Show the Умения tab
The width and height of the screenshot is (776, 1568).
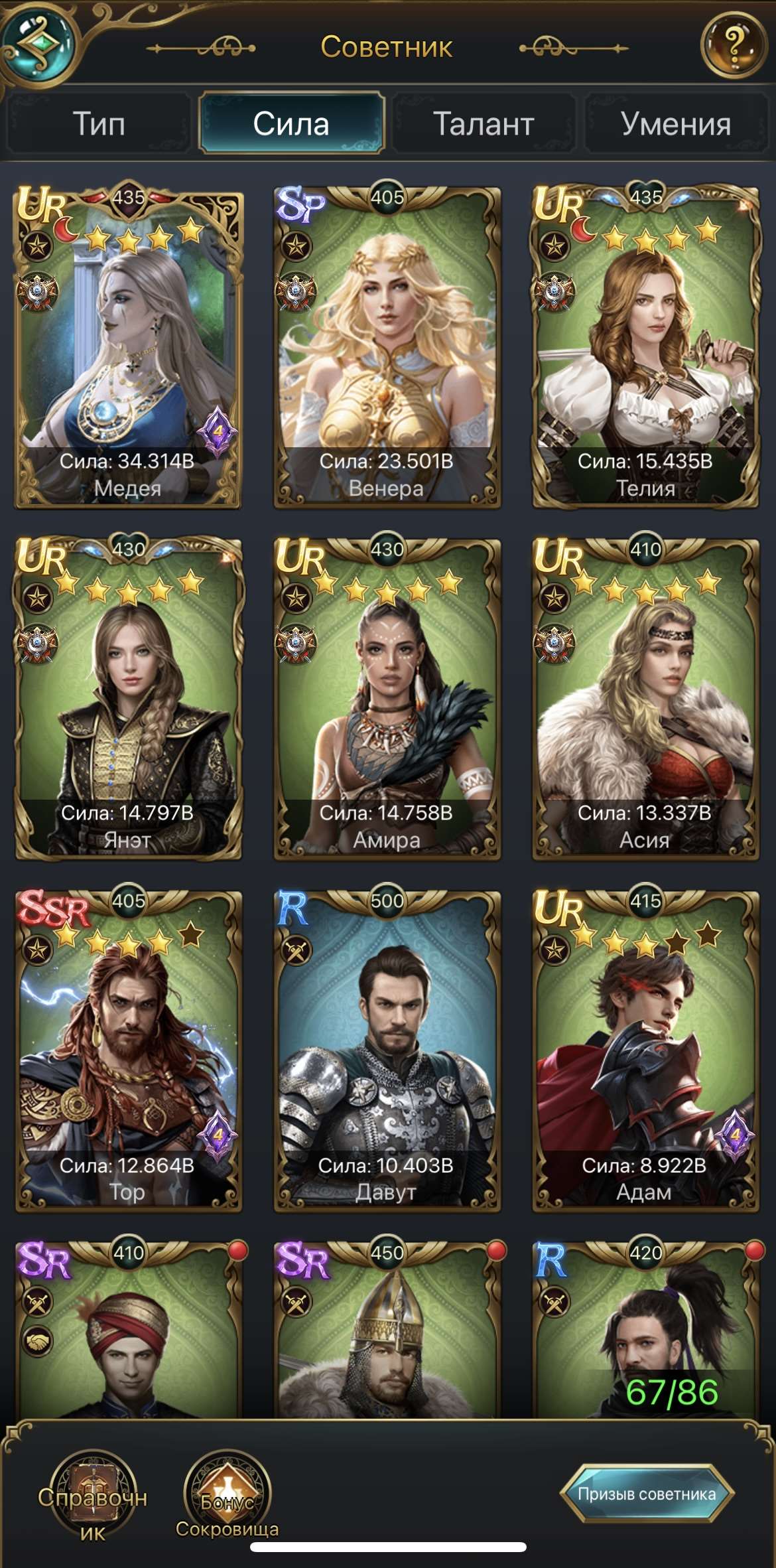tap(676, 124)
